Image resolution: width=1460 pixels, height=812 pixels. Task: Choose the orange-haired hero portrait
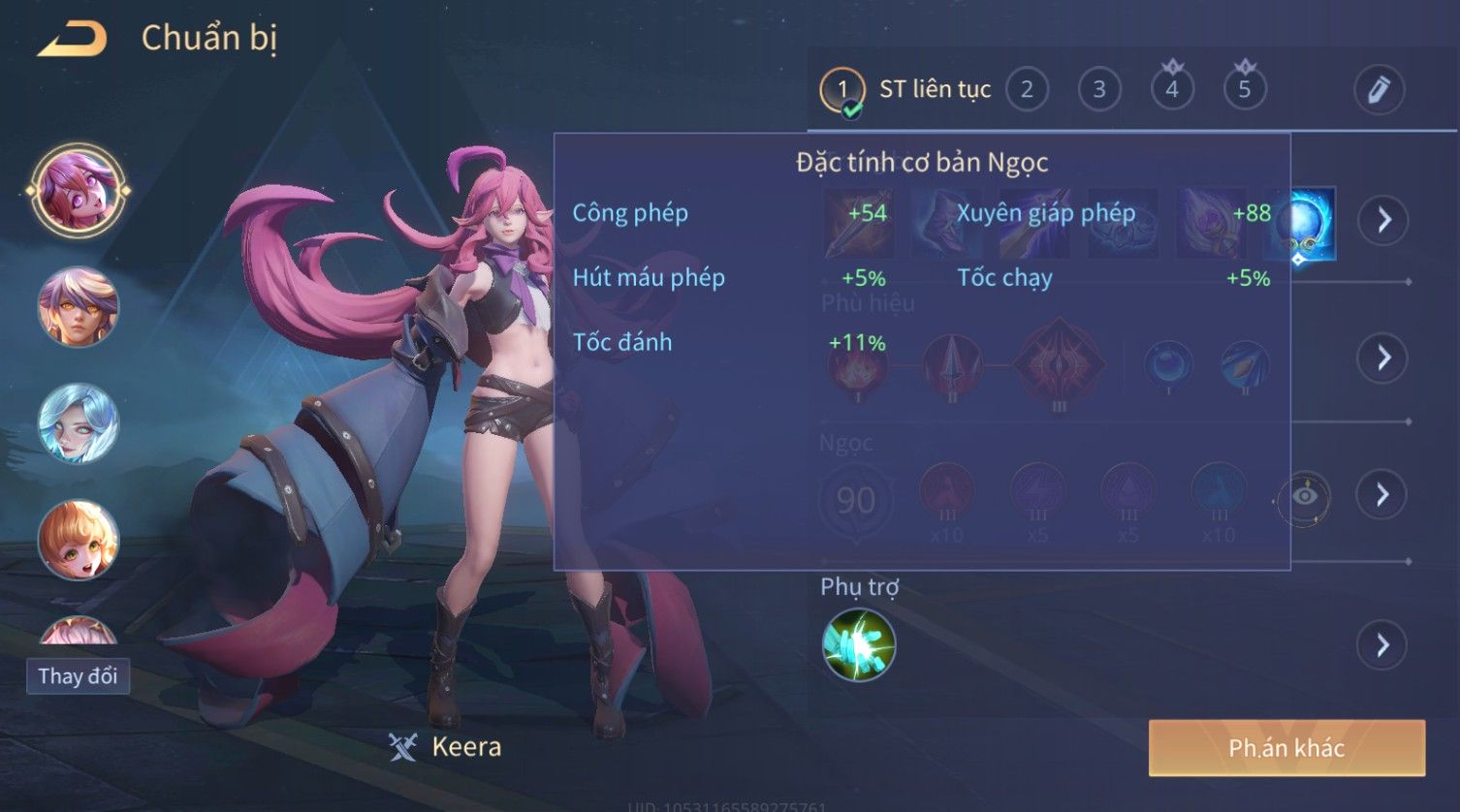pos(78,540)
